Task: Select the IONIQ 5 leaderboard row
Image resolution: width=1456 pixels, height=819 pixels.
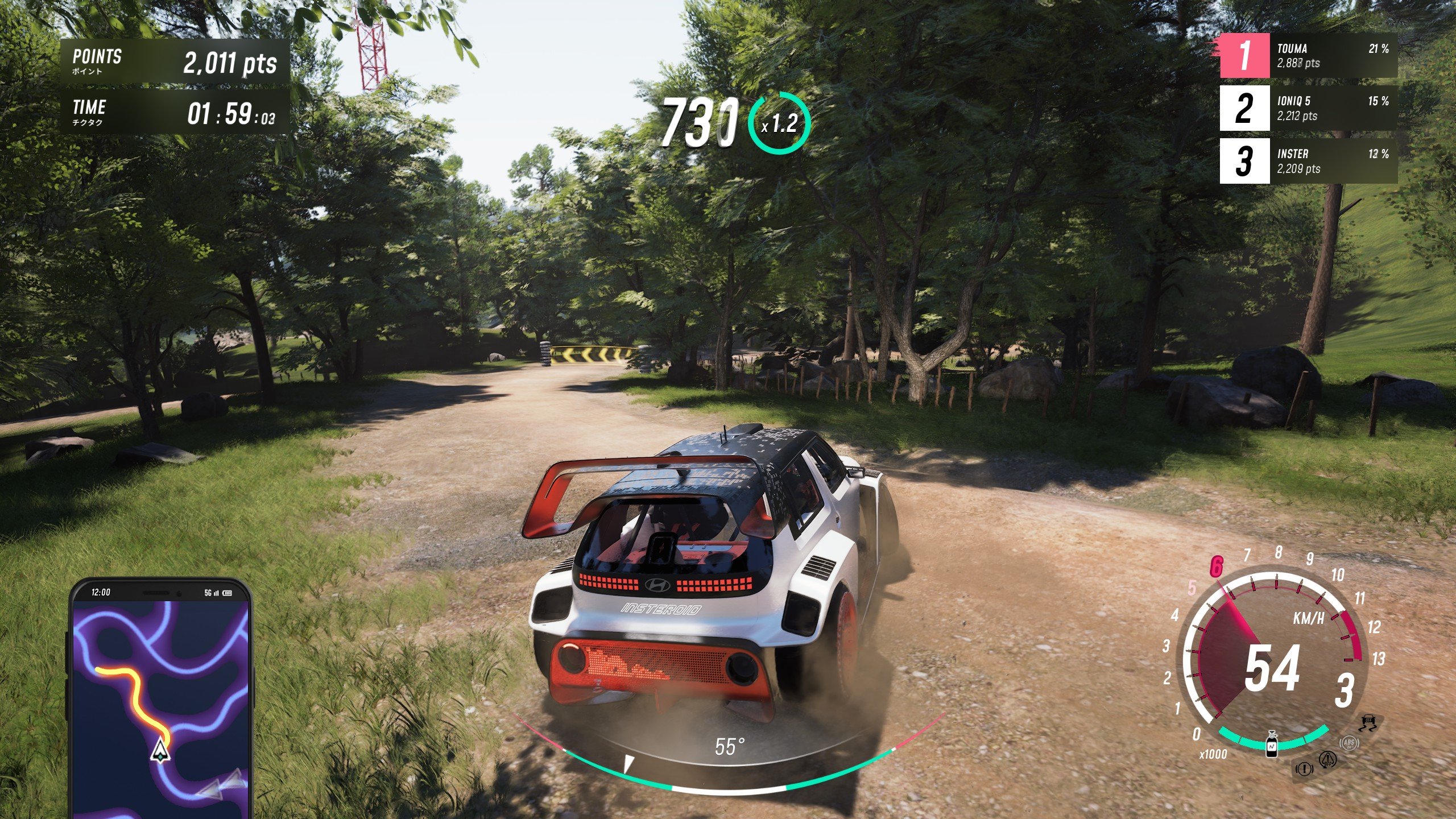Action: pyautogui.click(x=1308, y=109)
